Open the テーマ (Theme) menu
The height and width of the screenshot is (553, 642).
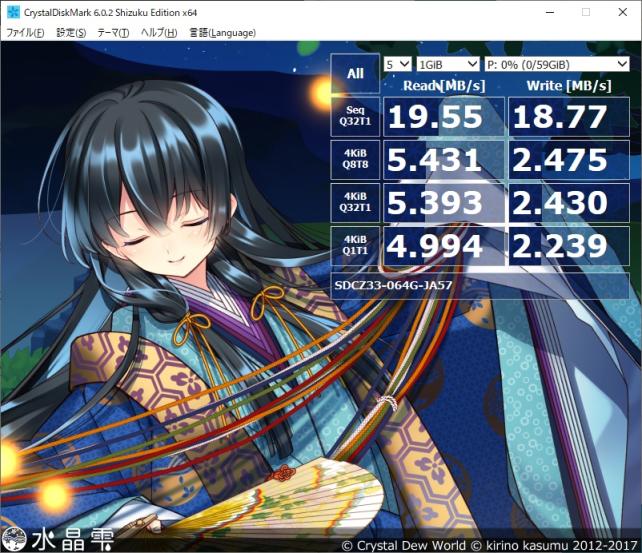click(x=110, y=33)
